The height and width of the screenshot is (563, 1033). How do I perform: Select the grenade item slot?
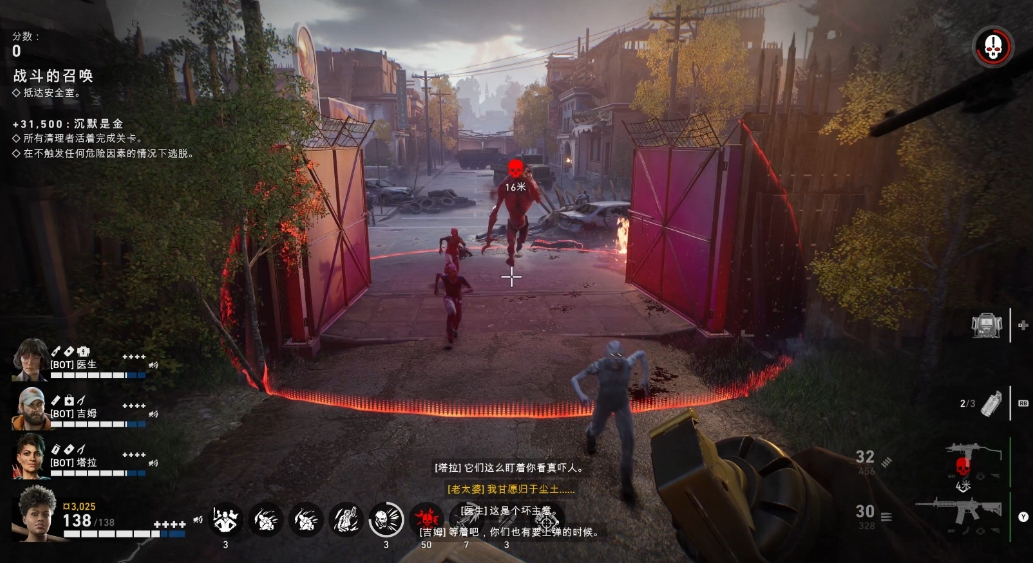pyautogui.click(x=991, y=402)
